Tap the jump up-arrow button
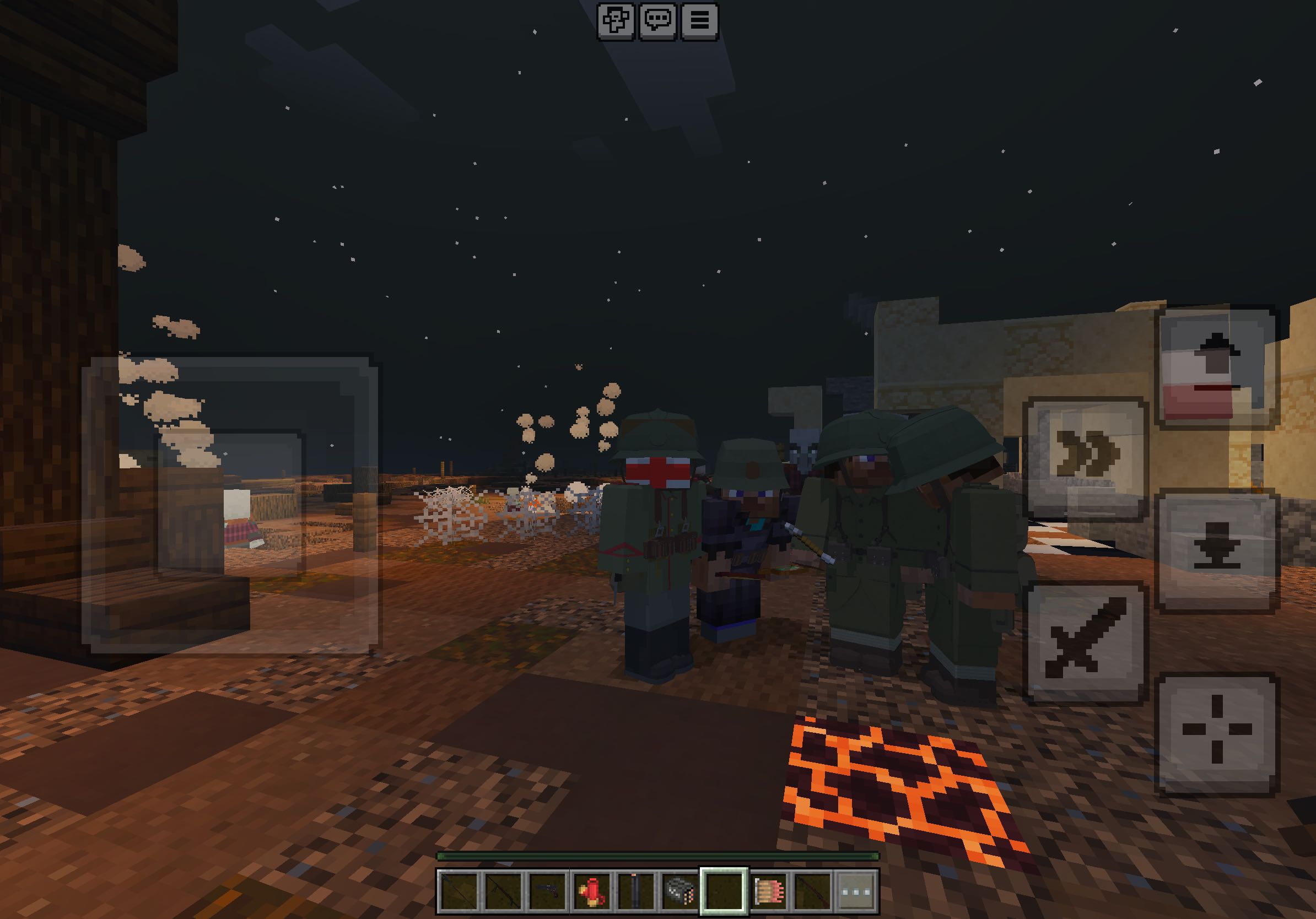1316x919 pixels. click(x=1216, y=367)
